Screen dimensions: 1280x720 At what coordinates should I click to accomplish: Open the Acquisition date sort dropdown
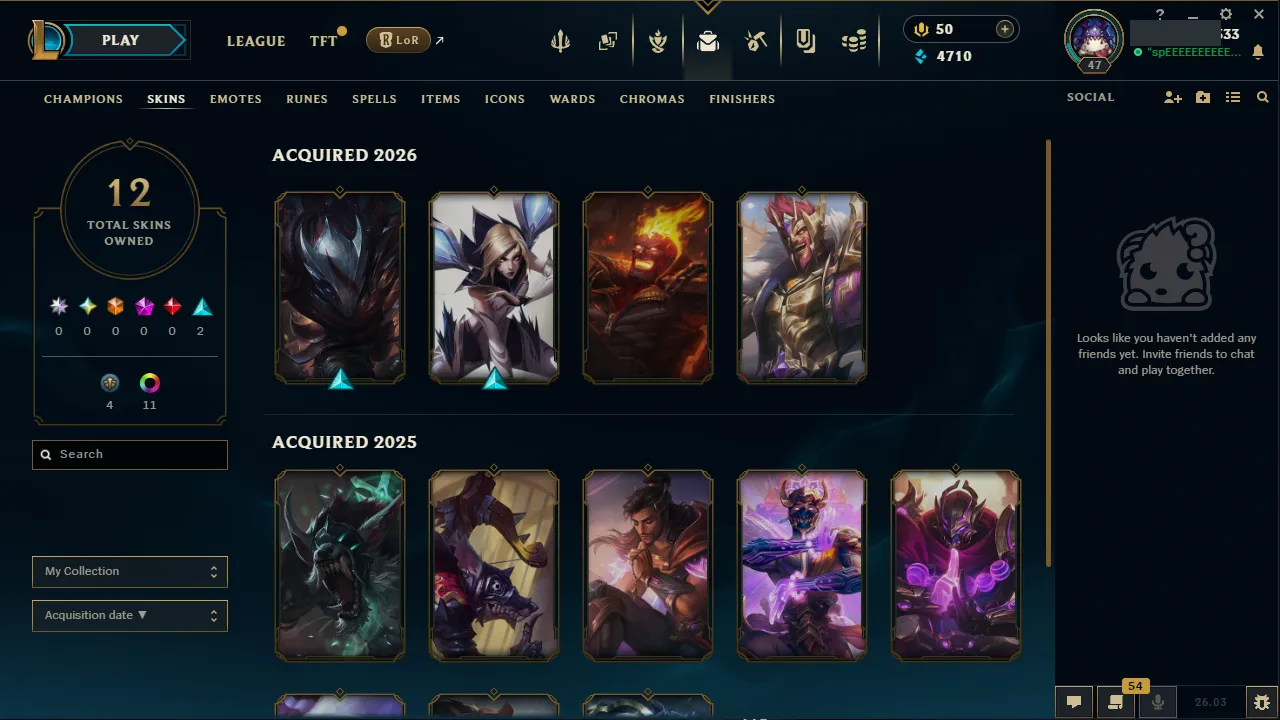point(129,615)
